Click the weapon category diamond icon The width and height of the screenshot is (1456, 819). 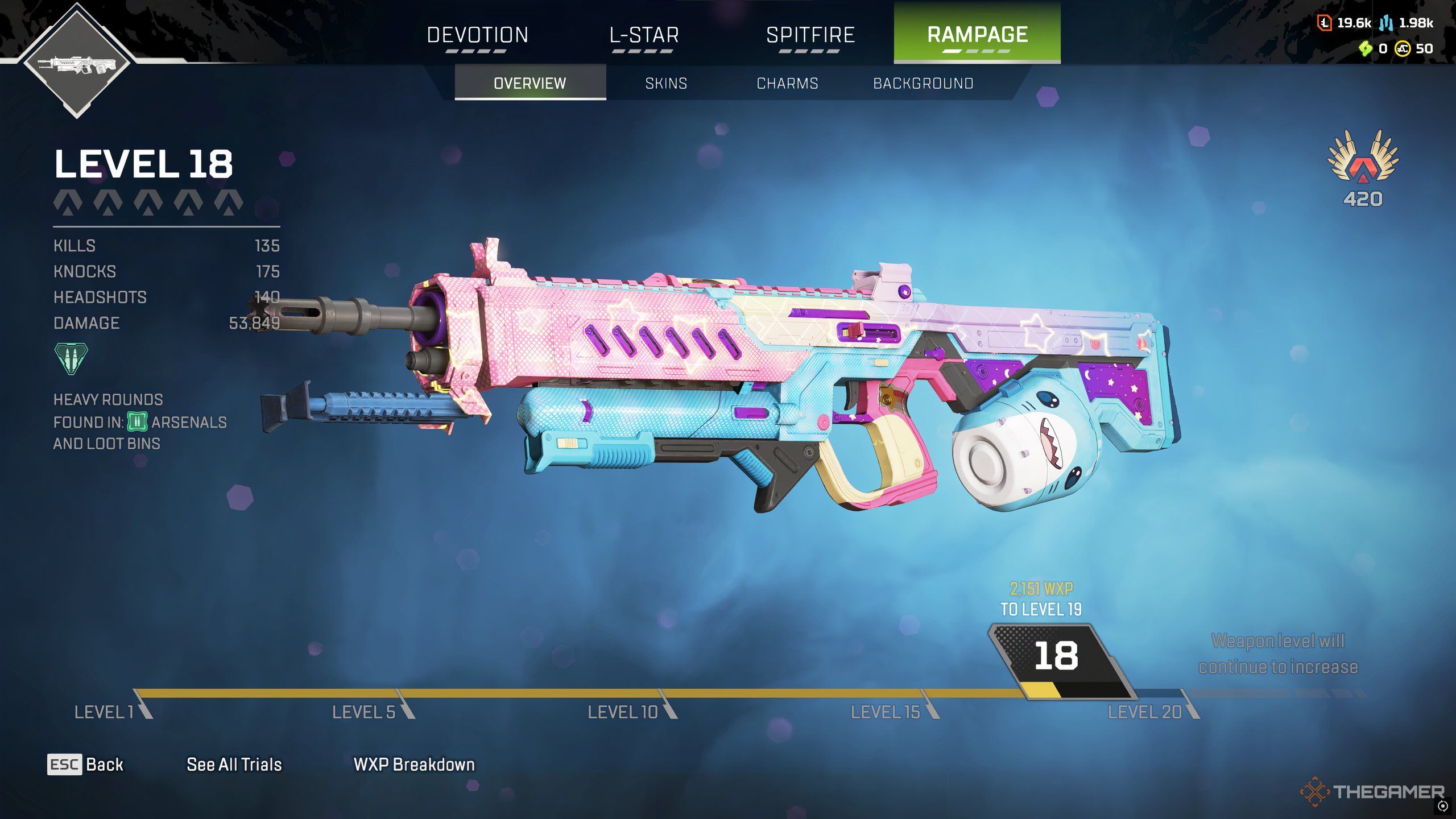pos(77,61)
